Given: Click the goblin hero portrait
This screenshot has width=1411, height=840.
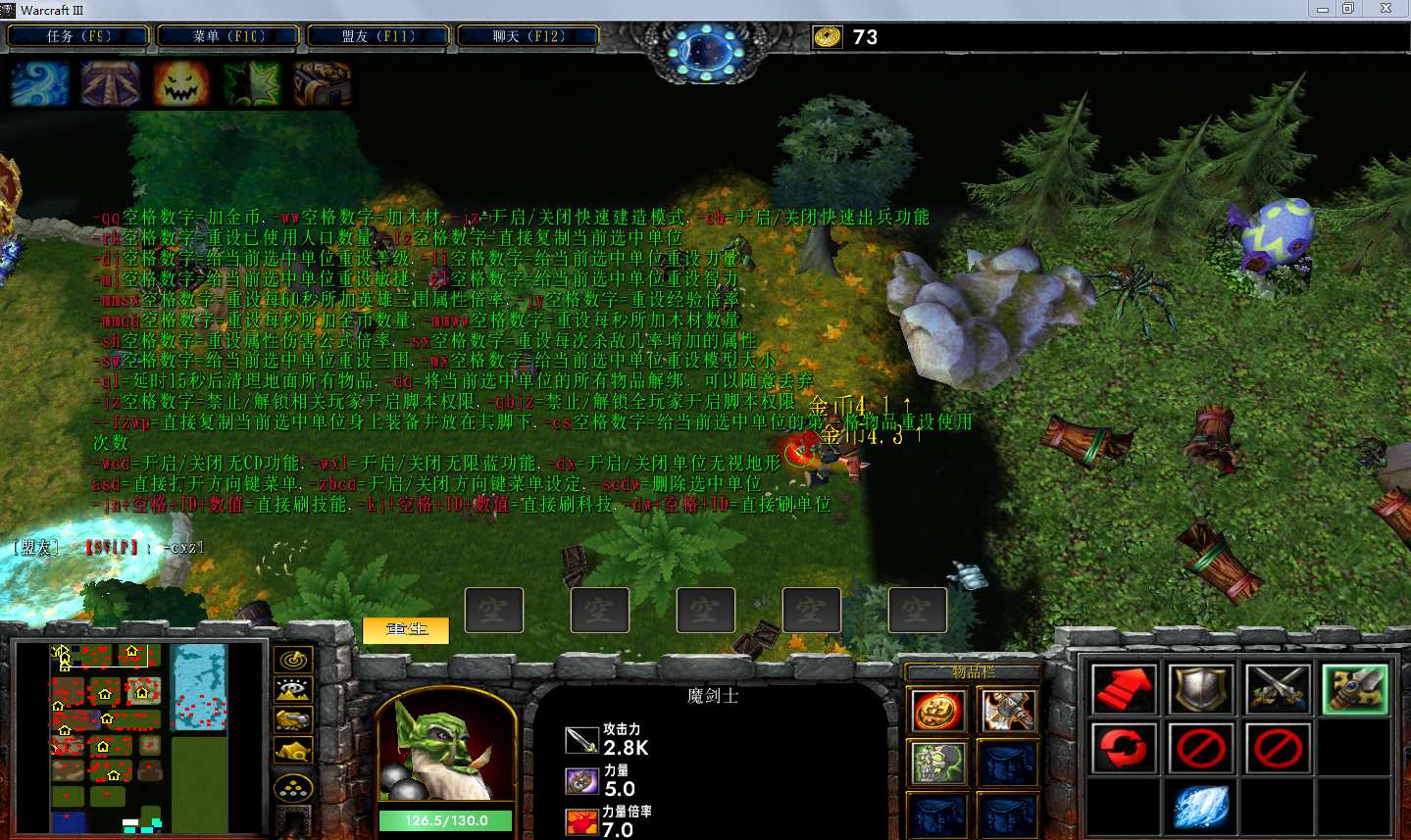Looking at the screenshot, I should click(x=446, y=750).
